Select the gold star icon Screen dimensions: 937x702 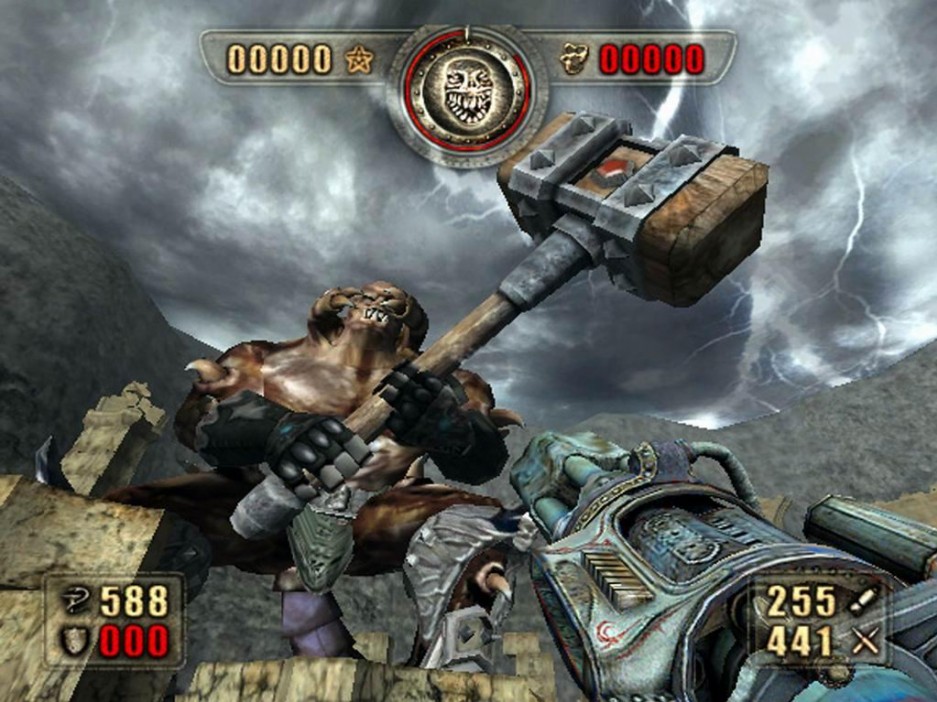(x=358, y=60)
